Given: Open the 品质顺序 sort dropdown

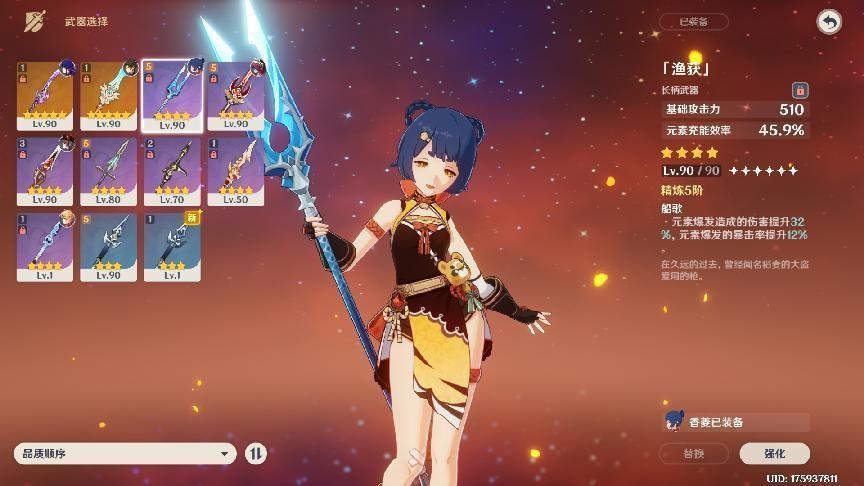Looking at the screenshot, I should [125, 453].
